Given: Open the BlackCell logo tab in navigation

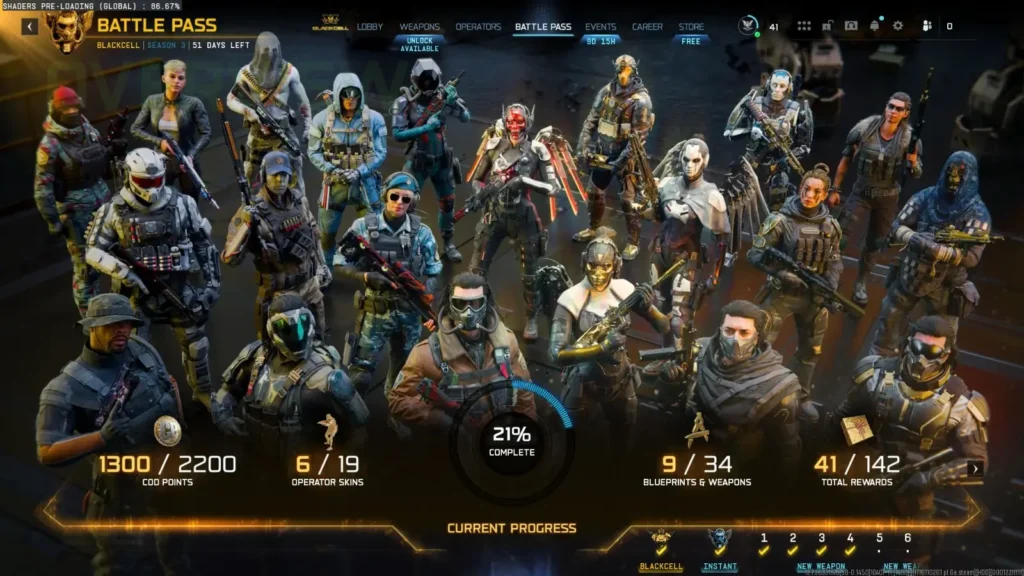Looking at the screenshot, I should (329, 25).
